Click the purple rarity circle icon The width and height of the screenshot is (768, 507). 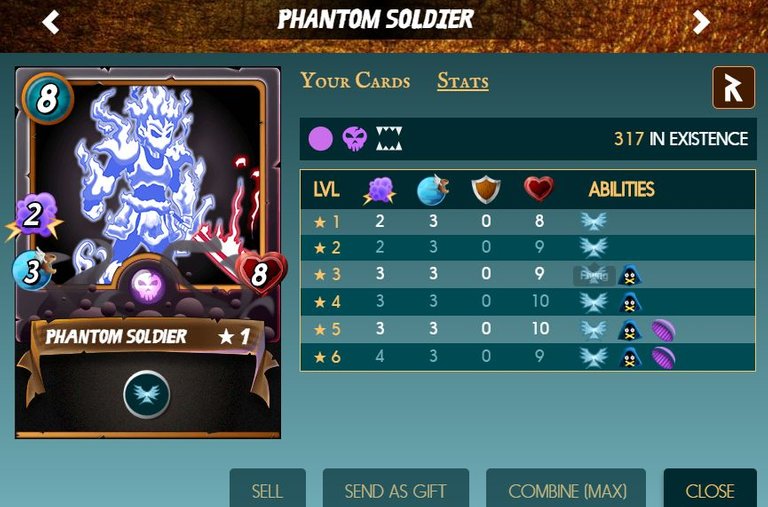click(320, 139)
